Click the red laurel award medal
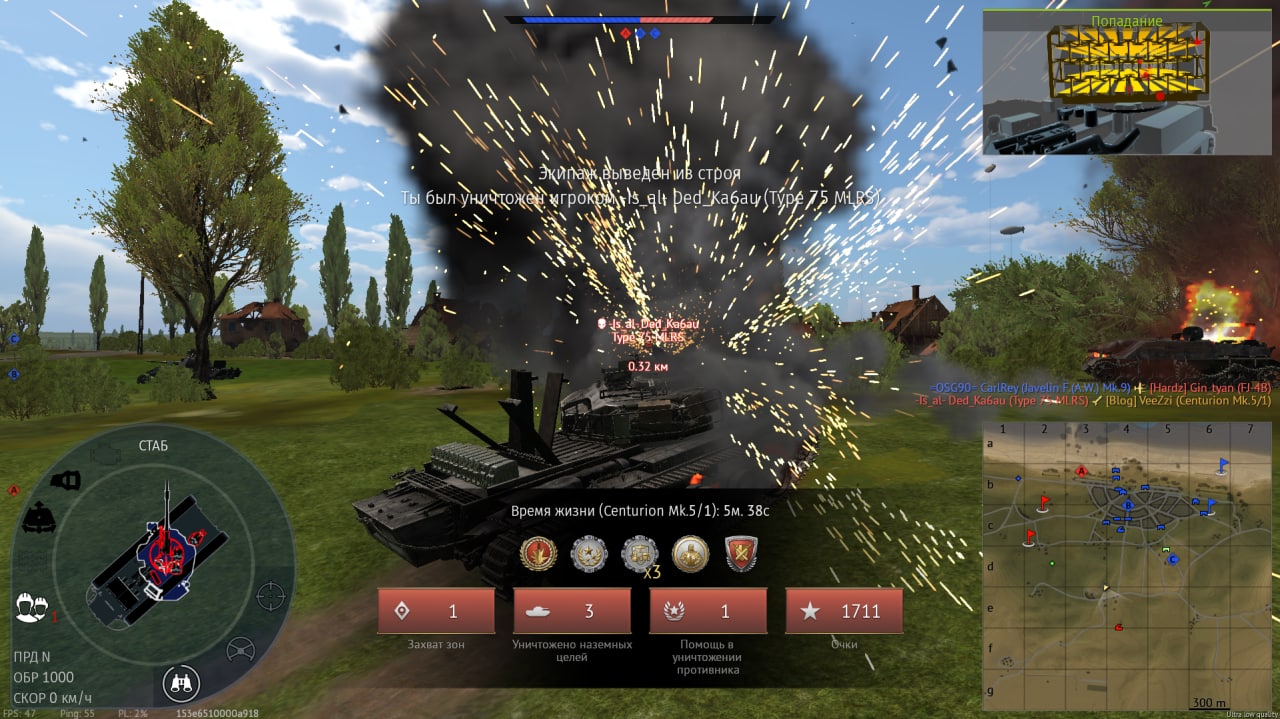The height and width of the screenshot is (719, 1280). pos(538,553)
